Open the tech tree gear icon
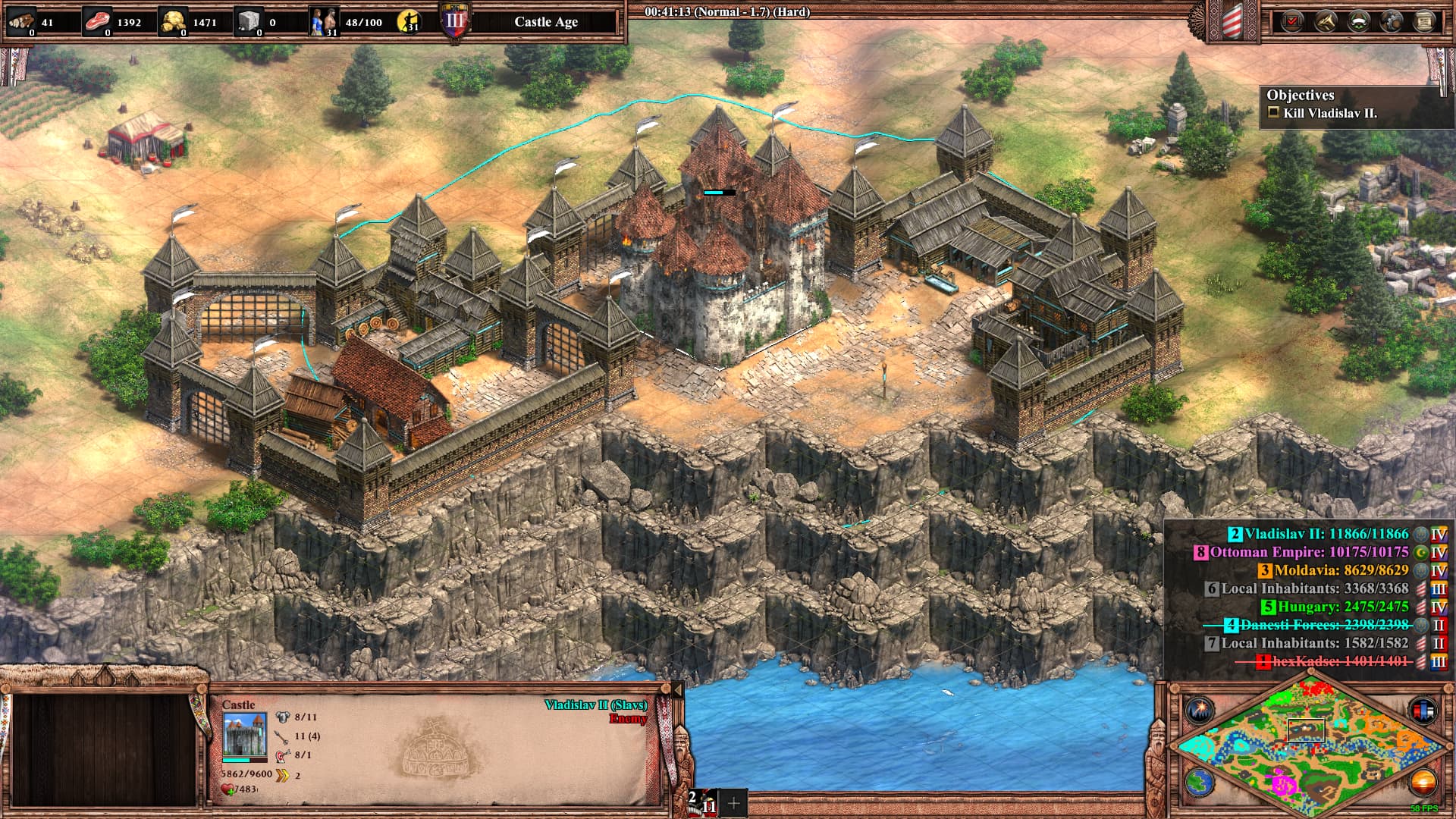 pos(1391,21)
